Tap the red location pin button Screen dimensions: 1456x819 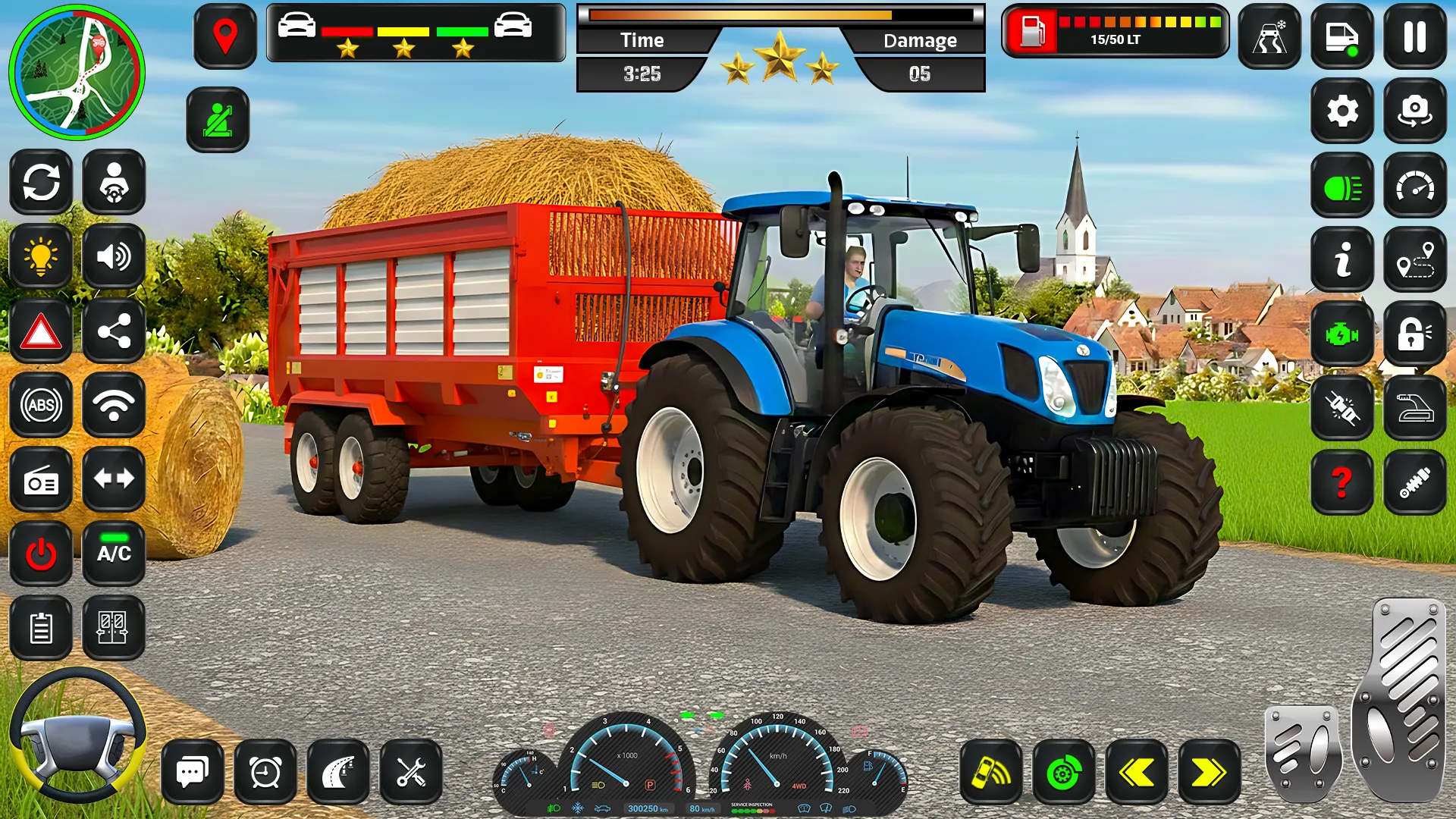(225, 36)
